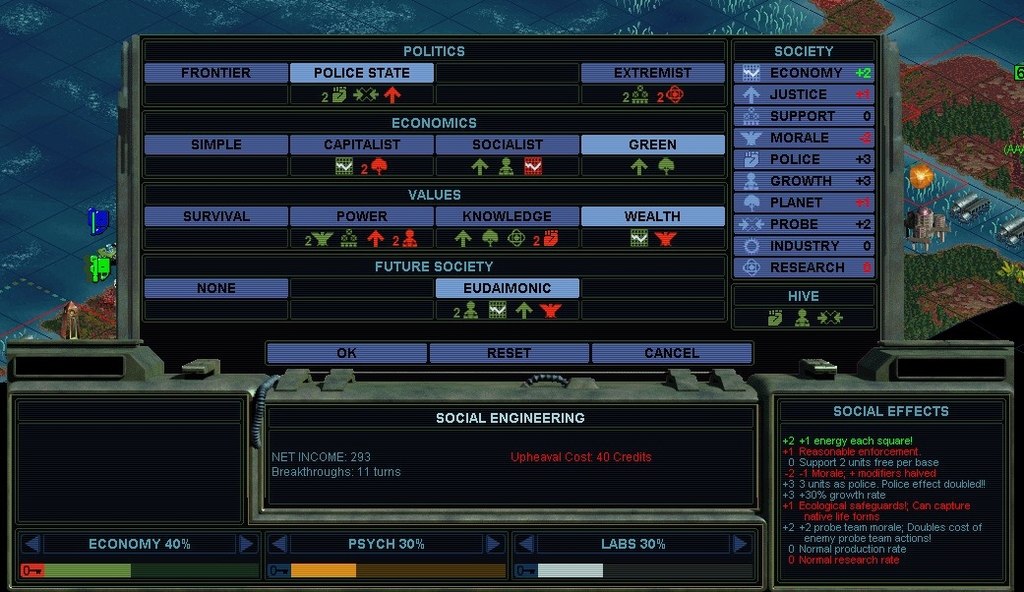Confirm changes with the OK button
Viewport: 1024px width, 592px height.
346,353
